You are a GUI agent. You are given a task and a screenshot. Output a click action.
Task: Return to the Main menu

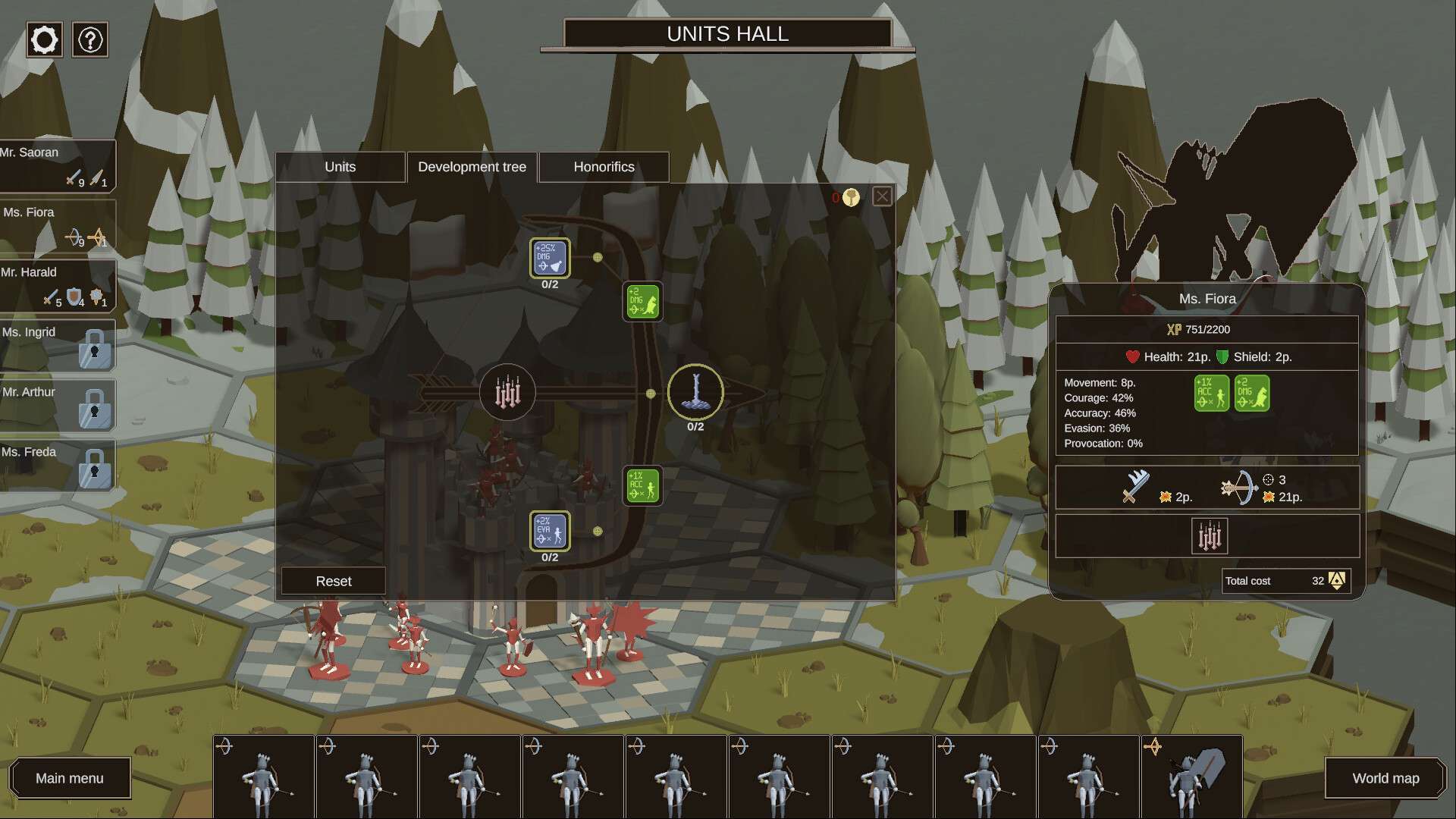click(x=70, y=778)
